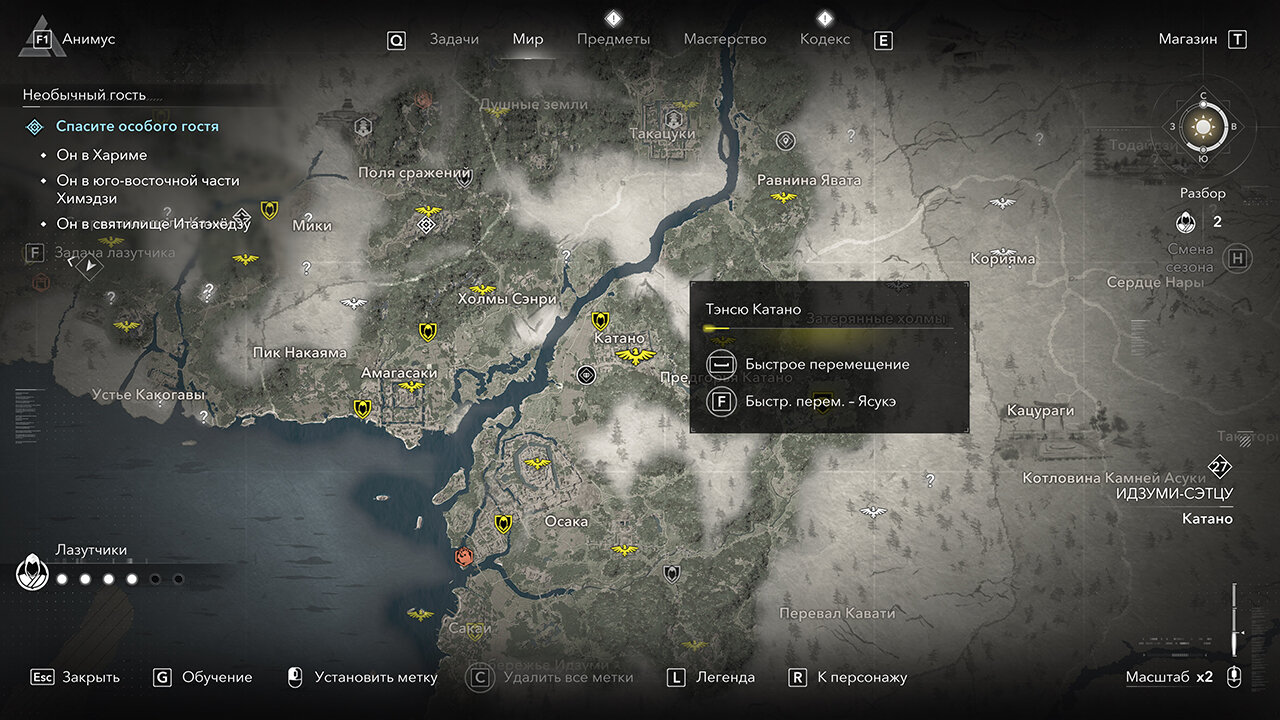
Task: Click the Осака castle viewpoint marker
Action: click(538, 463)
